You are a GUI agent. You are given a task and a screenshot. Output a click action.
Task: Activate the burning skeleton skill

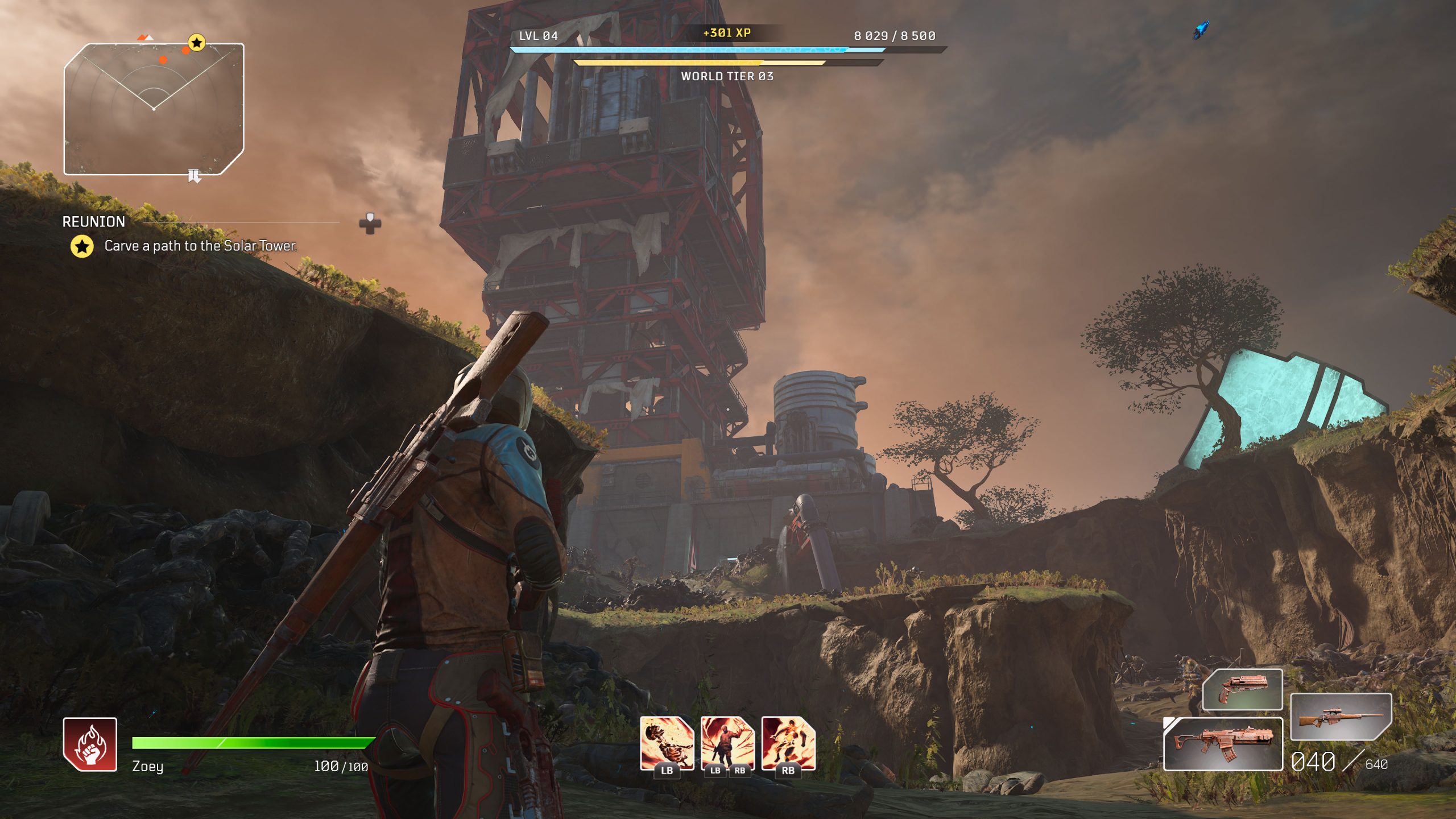tap(667, 743)
